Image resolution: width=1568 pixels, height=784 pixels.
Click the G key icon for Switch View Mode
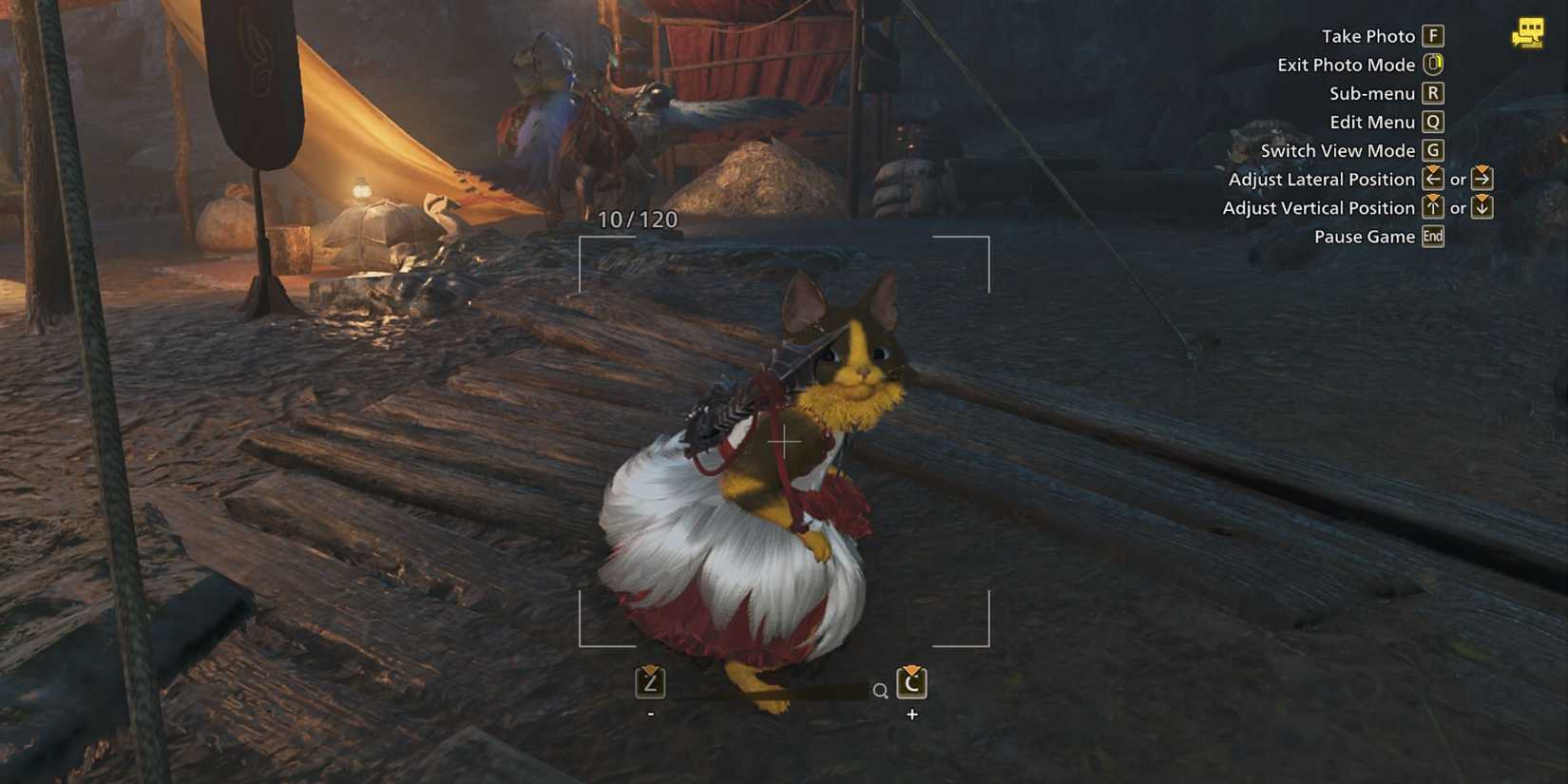pos(1433,150)
